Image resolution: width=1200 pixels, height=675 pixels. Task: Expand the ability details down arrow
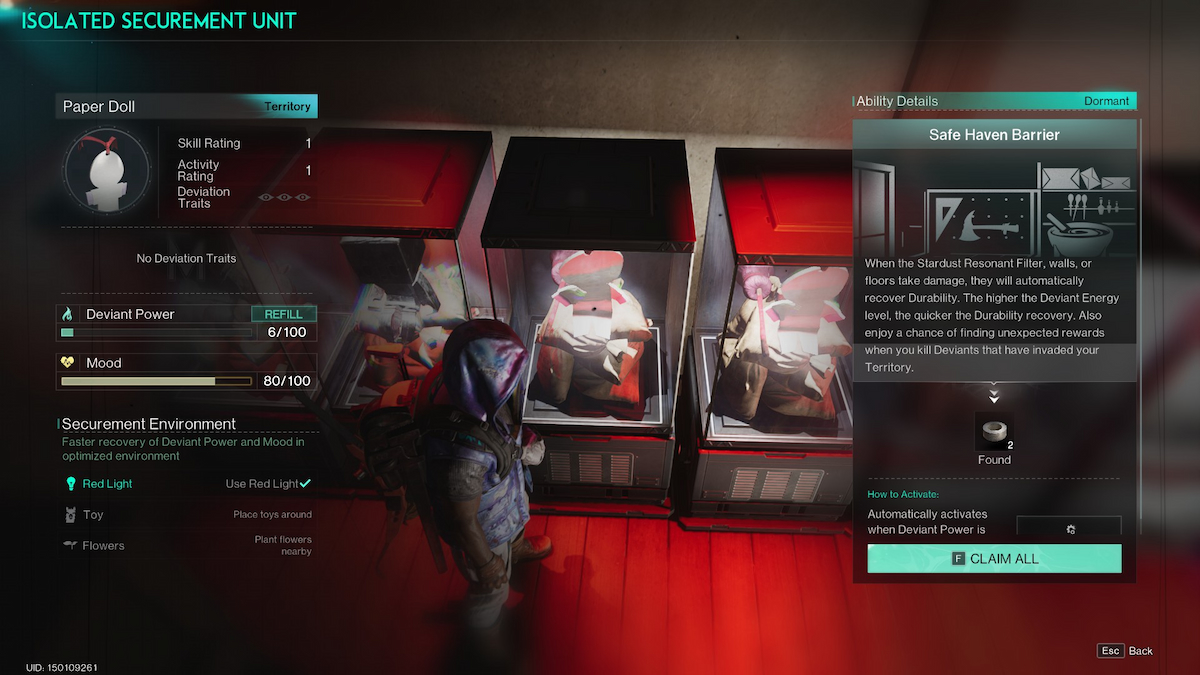[994, 393]
